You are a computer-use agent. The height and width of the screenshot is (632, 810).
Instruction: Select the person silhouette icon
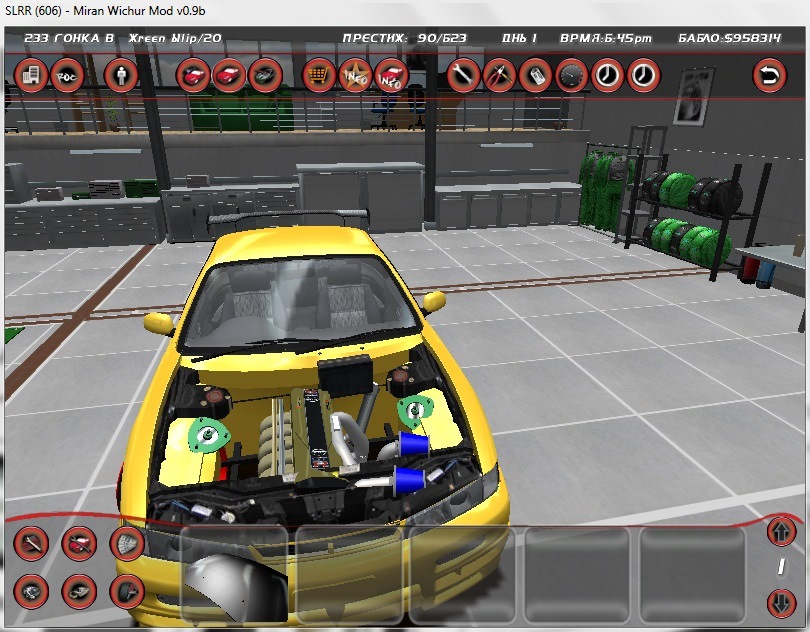pyautogui.click(x=123, y=75)
